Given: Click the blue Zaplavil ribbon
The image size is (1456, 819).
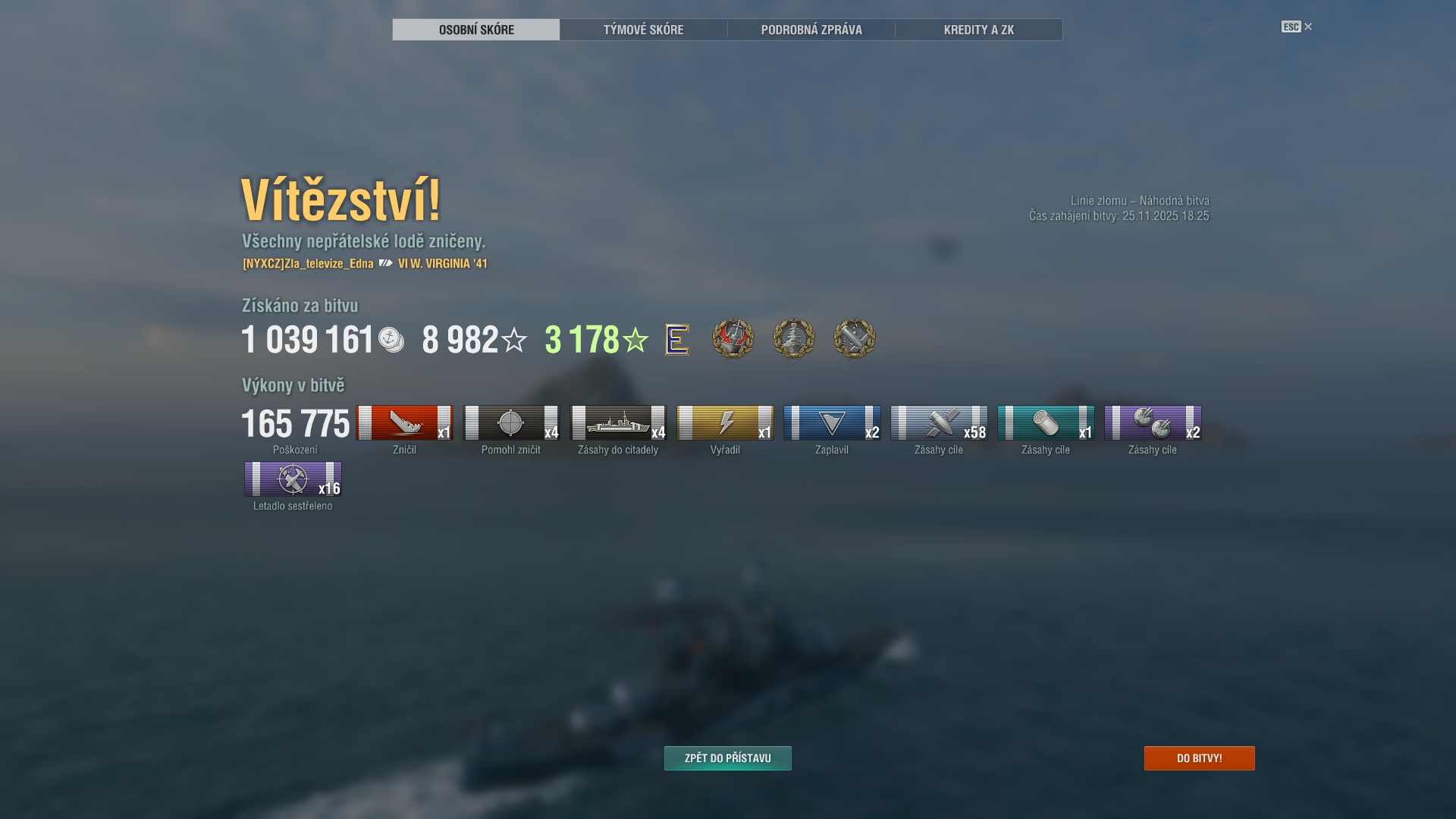Looking at the screenshot, I should point(832,423).
